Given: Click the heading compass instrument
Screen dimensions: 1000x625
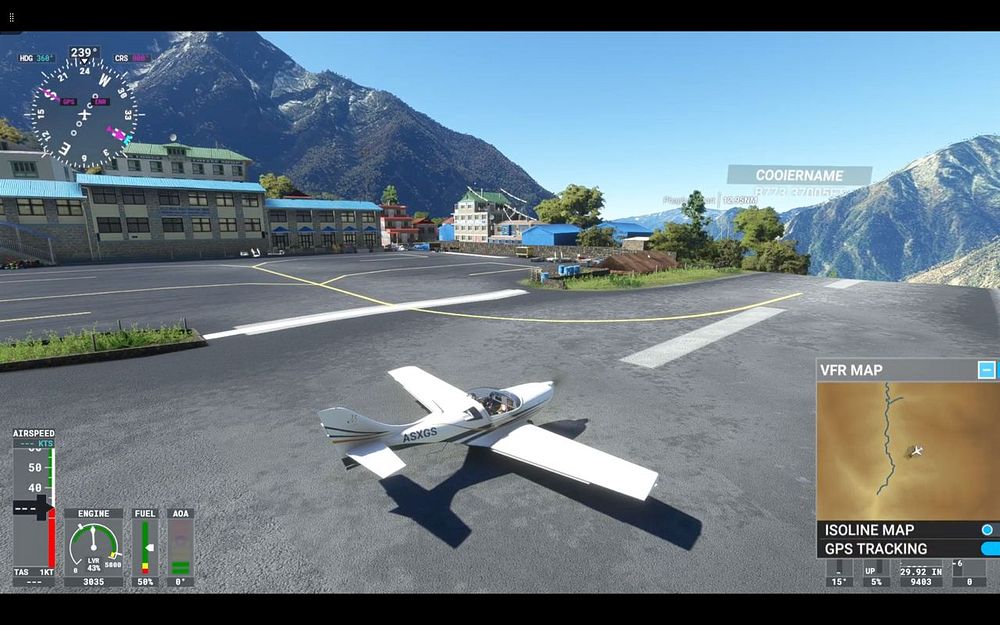Looking at the screenshot, I should click(84, 111).
